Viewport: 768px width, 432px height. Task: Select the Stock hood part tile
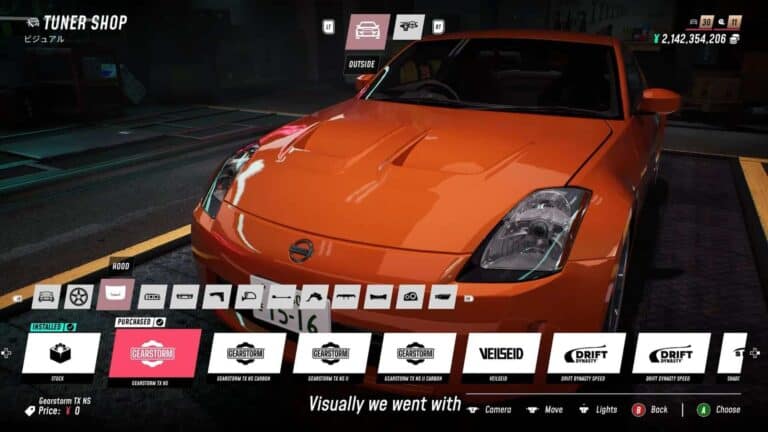pos(61,353)
